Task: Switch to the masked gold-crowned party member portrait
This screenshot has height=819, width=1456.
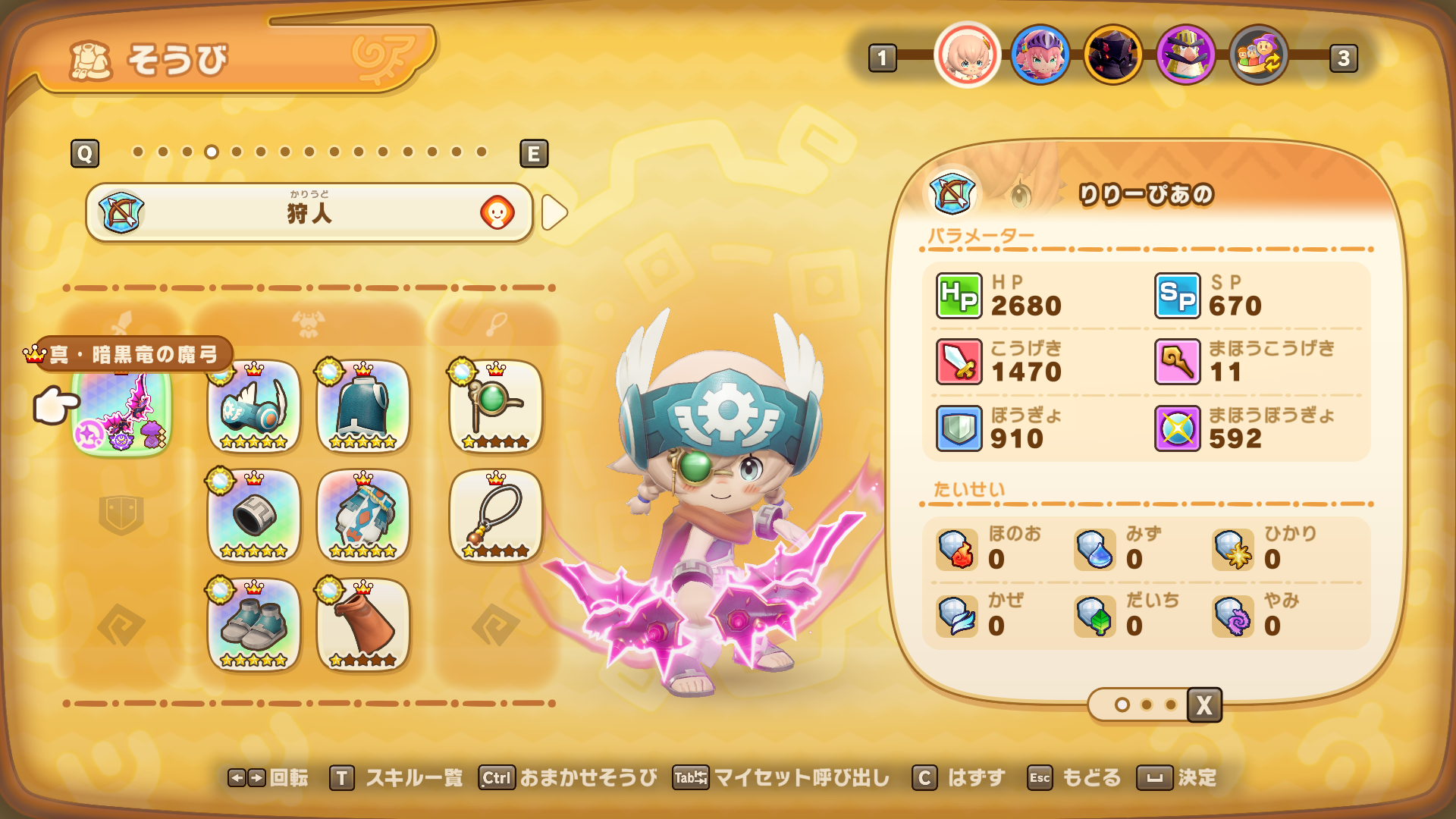Action: [x=1185, y=55]
